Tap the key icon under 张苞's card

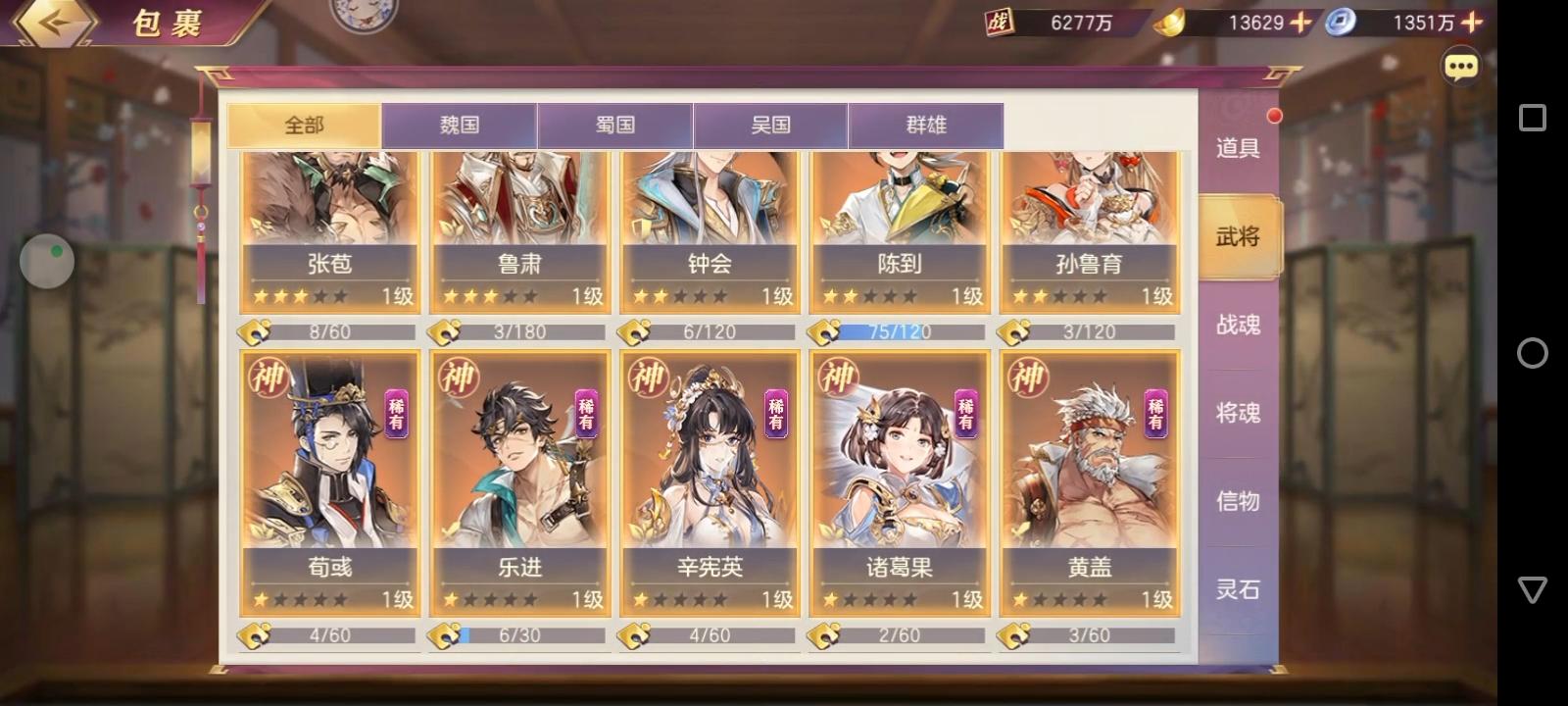pos(255,331)
